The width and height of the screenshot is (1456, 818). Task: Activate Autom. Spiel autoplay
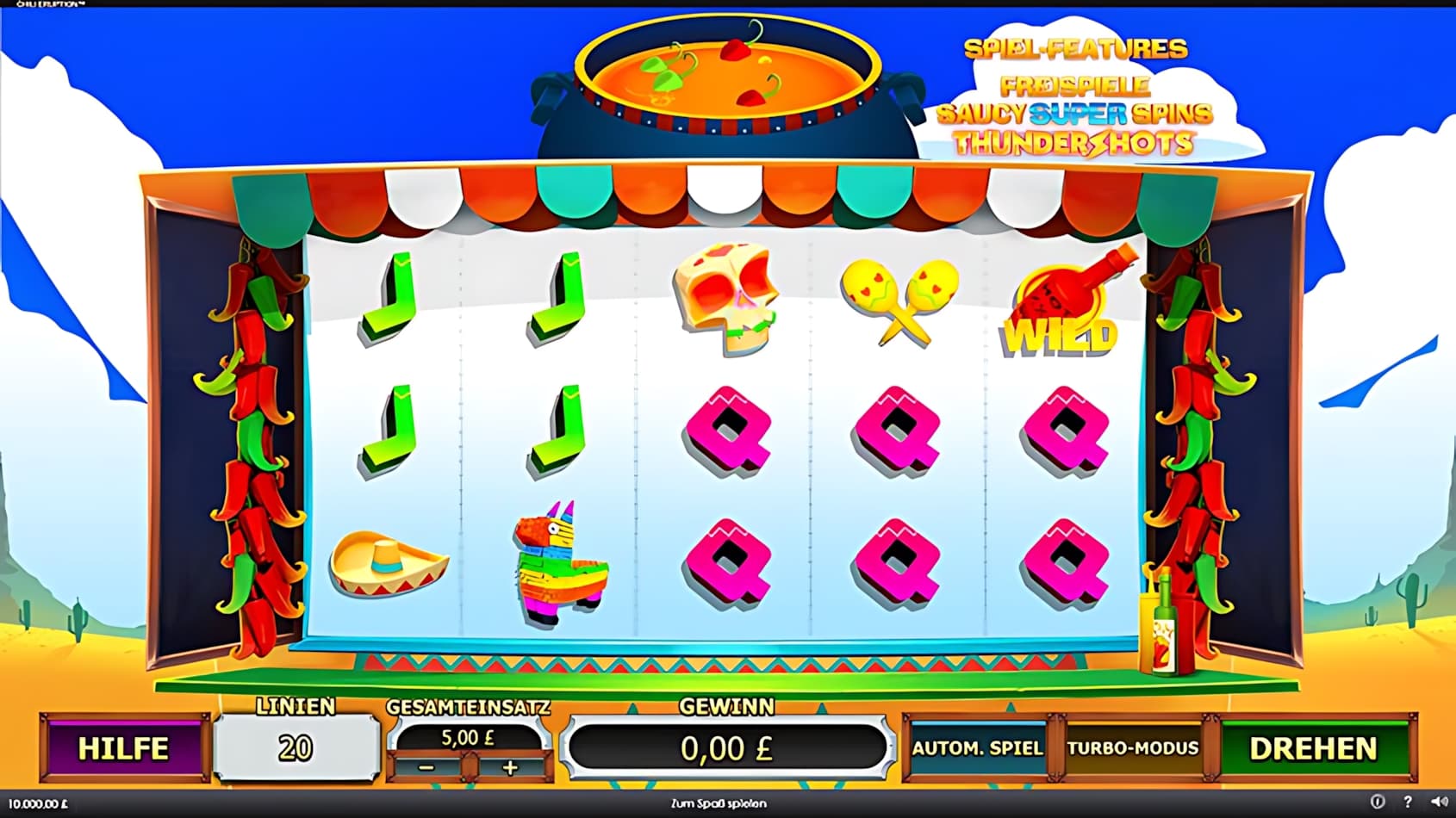pyautogui.click(x=979, y=748)
